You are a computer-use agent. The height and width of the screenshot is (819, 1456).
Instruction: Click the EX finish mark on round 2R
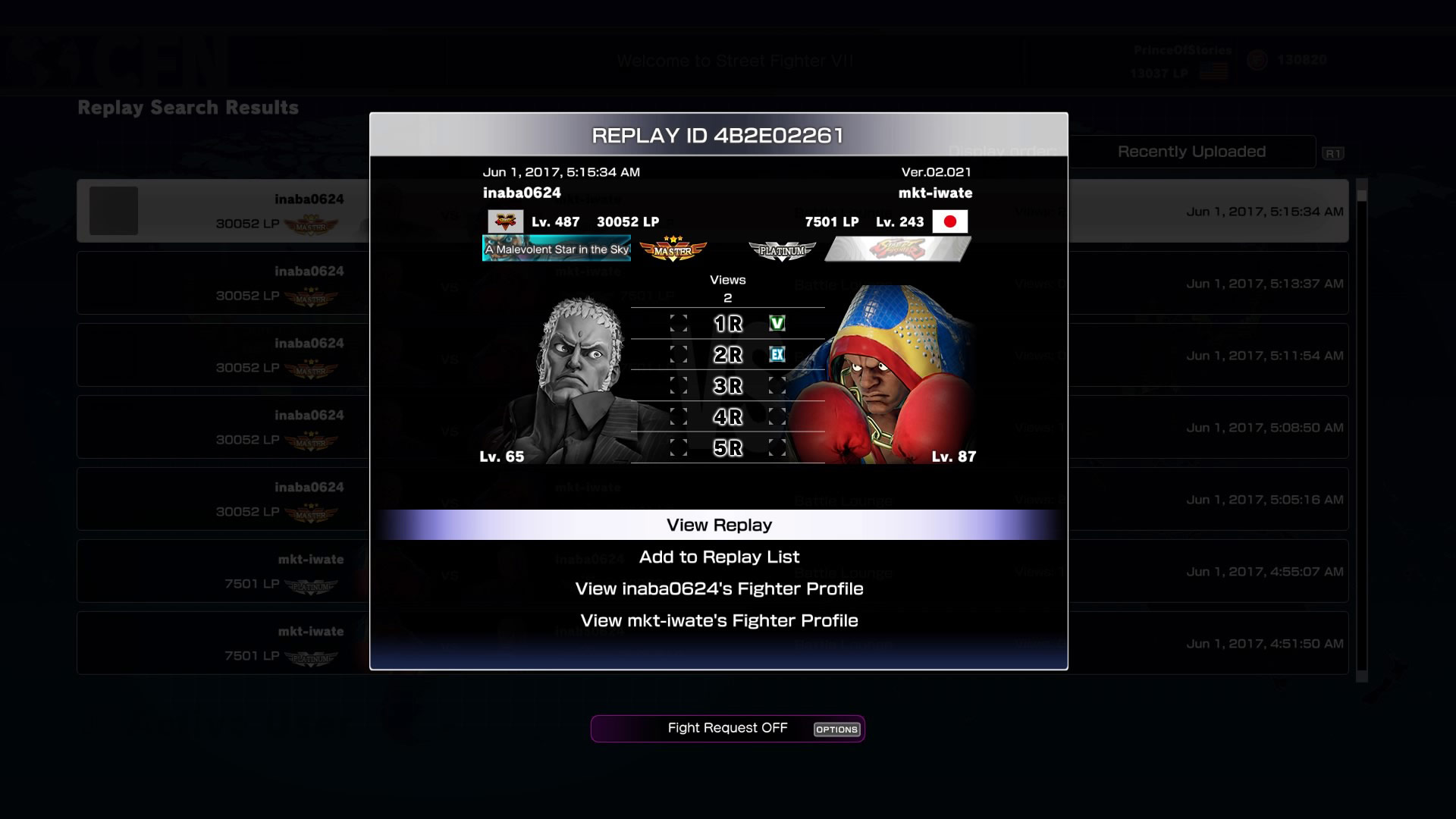(x=777, y=354)
